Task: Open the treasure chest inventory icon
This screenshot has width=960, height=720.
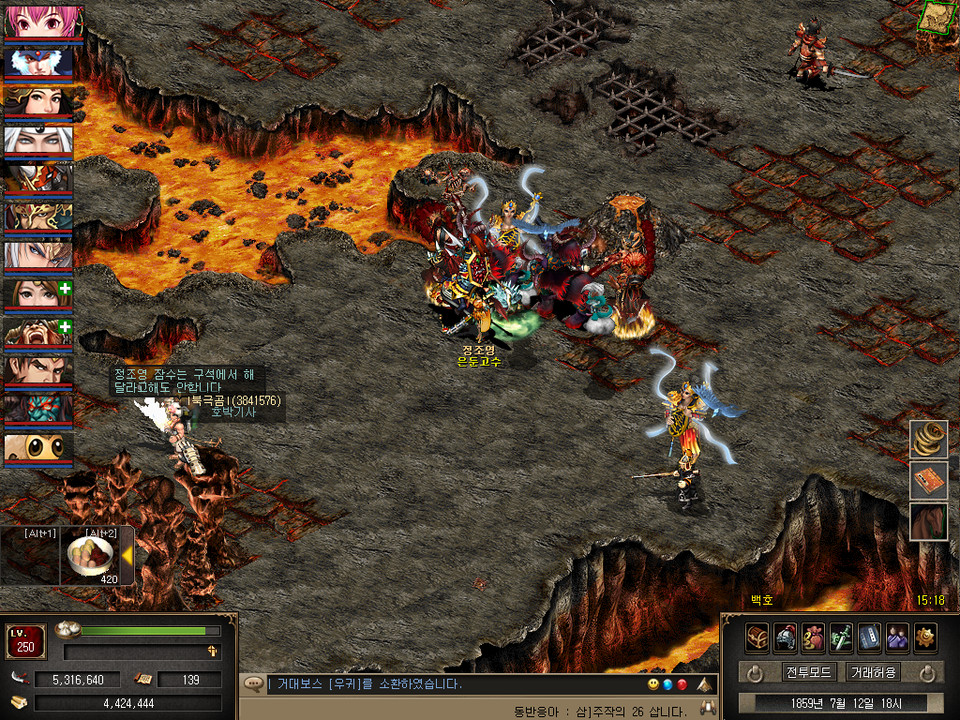Action: click(x=757, y=637)
